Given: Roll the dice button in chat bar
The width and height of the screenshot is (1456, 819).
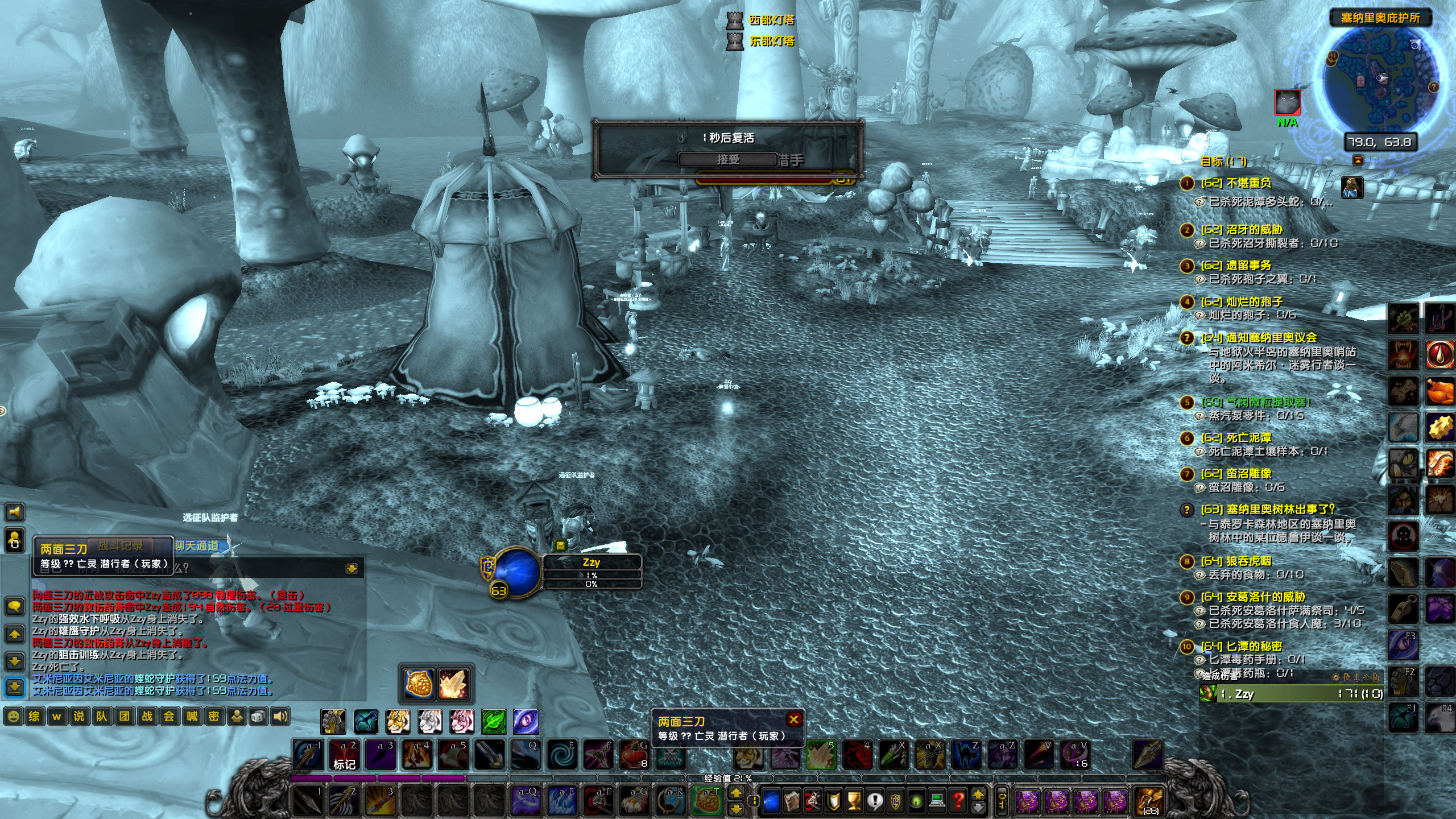Looking at the screenshot, I should (258, 717).
